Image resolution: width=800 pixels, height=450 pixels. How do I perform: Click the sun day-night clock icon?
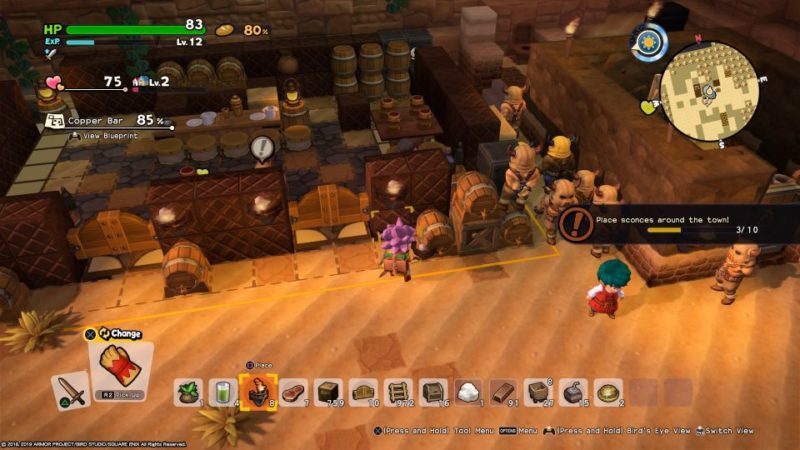[x=650, y=42]
